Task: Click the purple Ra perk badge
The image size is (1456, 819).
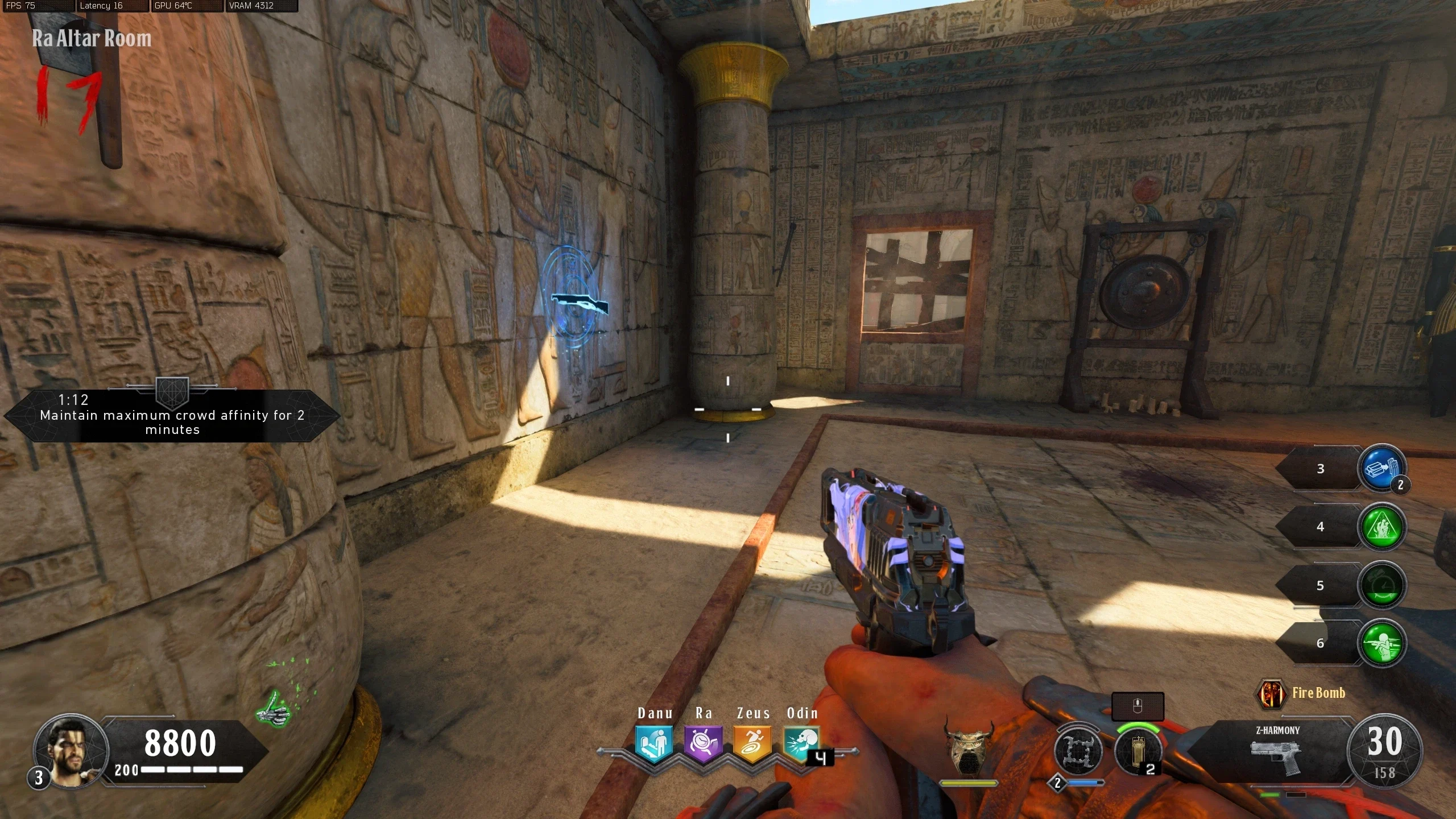Action: 703,743
